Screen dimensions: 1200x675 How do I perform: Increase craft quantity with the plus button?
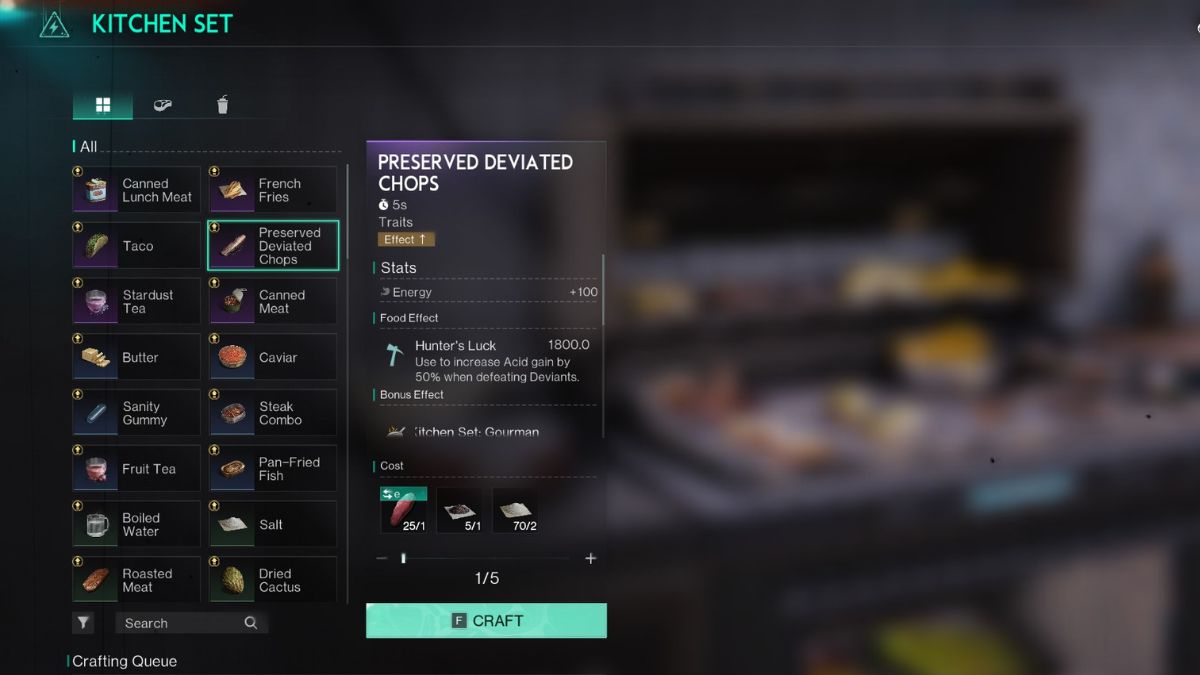tap(590, 559)
